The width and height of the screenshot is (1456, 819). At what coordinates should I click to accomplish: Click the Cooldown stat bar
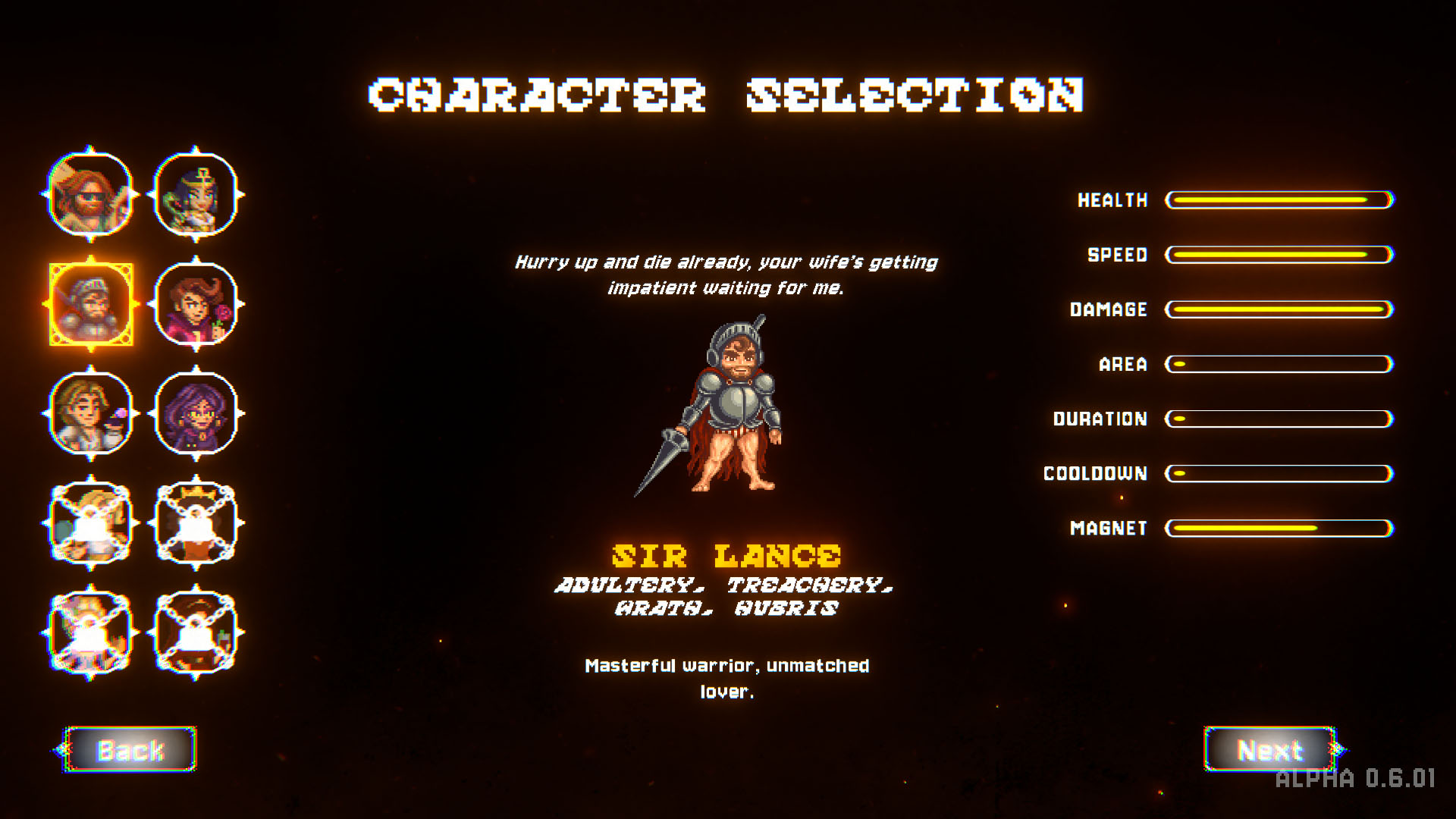click(1279, 473)
